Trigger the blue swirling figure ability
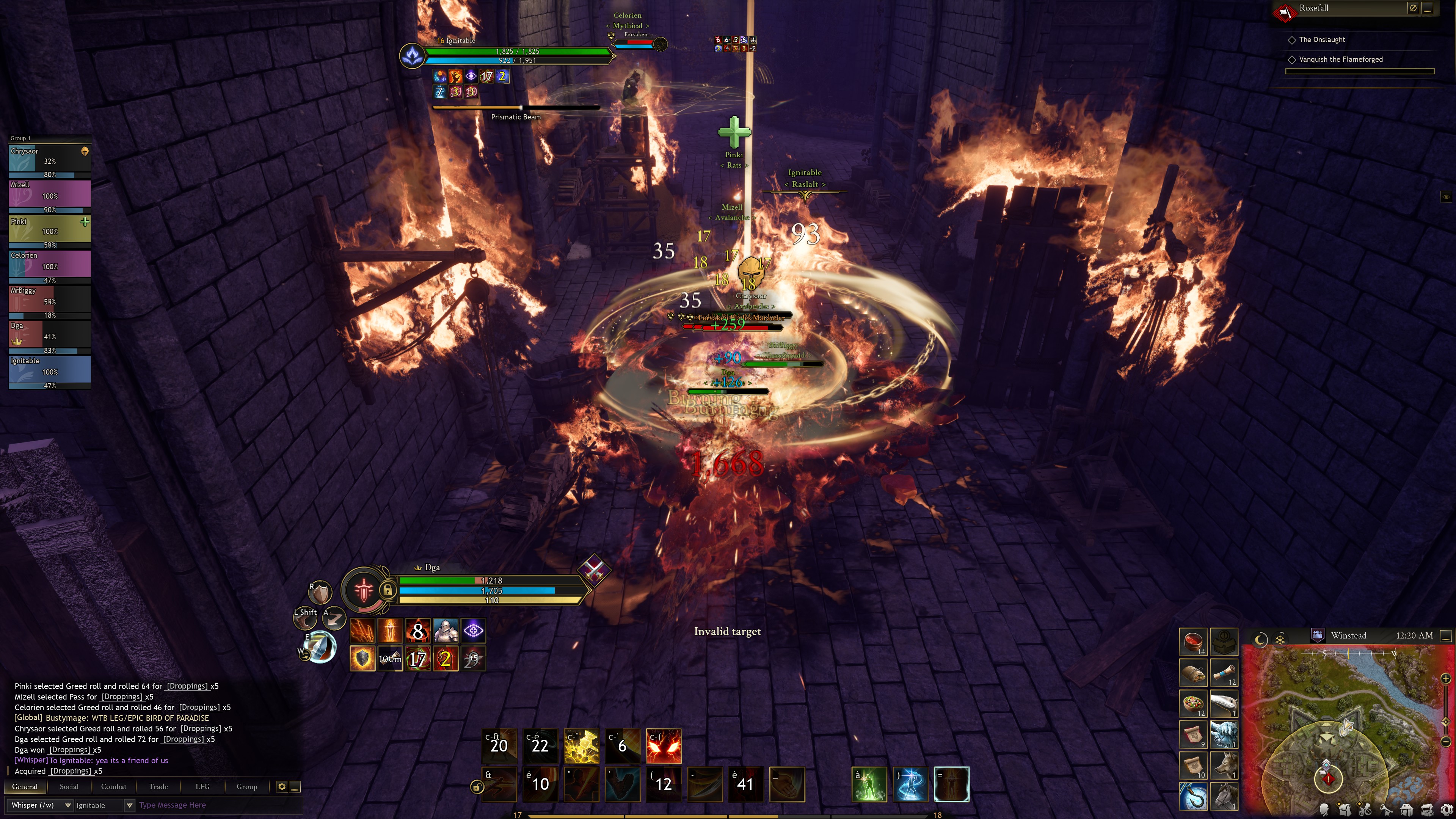The image size is (1456, 819). pos(910,784)
